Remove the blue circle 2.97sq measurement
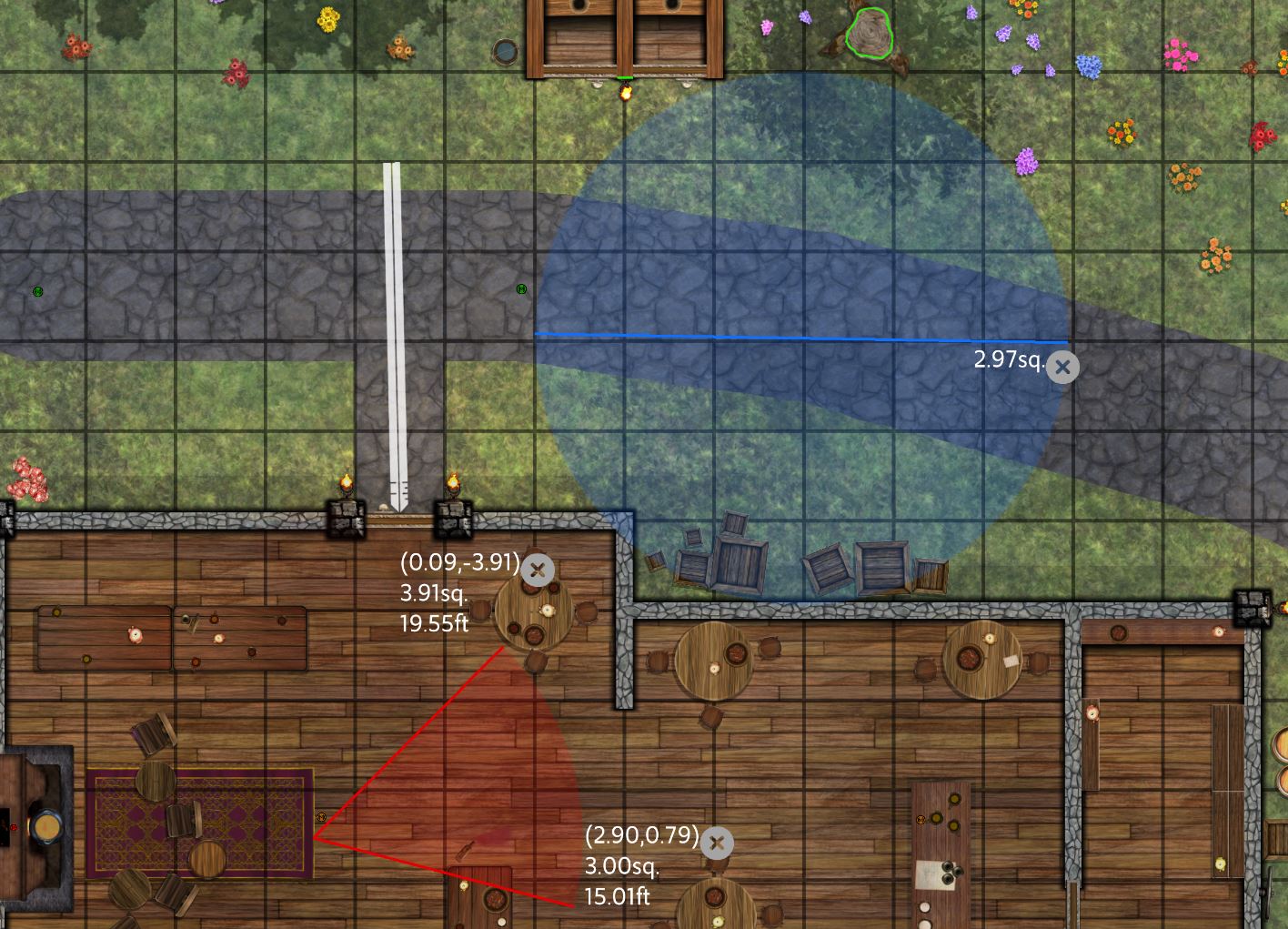The width and height of the screenshot is (1288, 929). click(1062, 368)
